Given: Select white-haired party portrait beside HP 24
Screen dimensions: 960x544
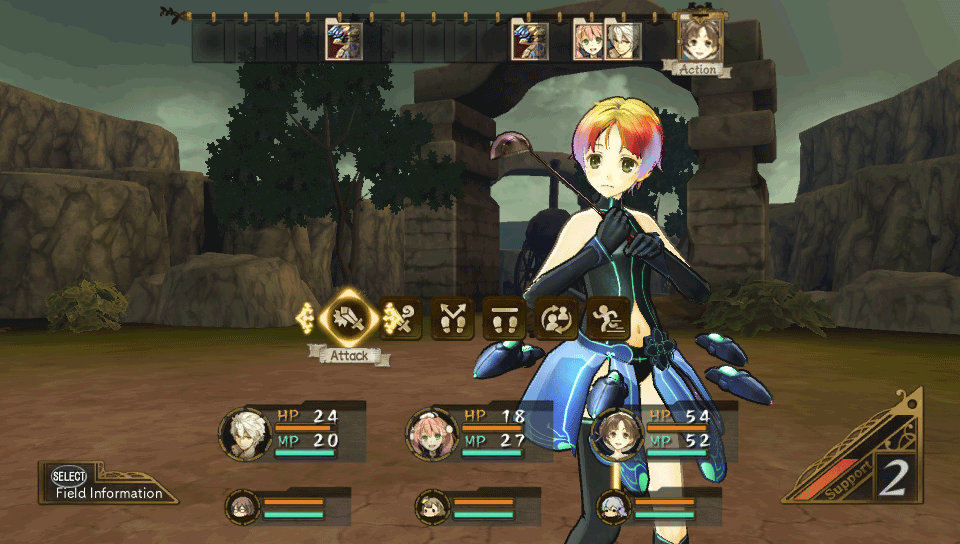Looking at the screenshot, I should click(x=244, y=434).
